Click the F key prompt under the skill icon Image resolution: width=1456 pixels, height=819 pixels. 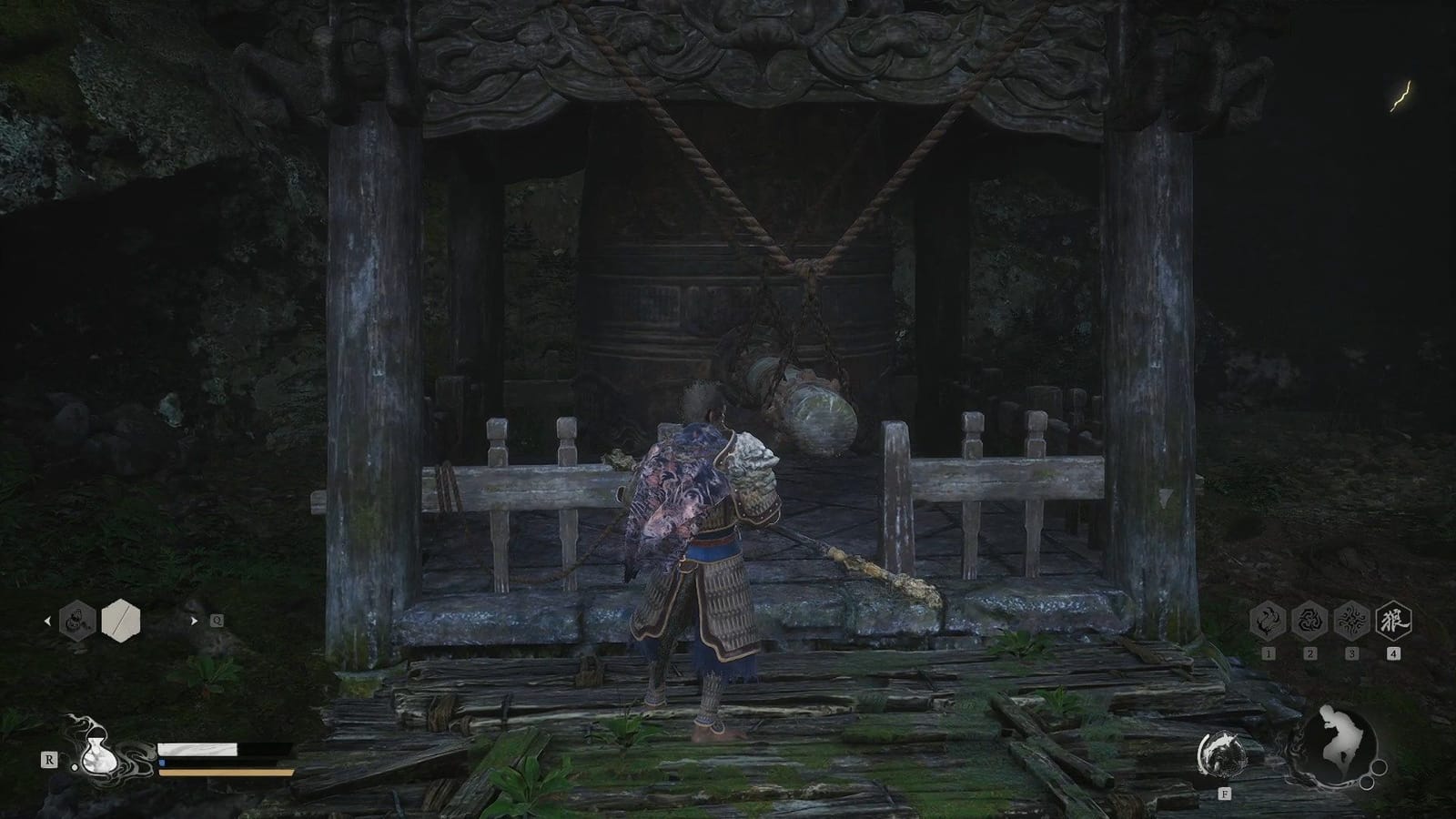pyautogui.click(x=1225, y=794)
